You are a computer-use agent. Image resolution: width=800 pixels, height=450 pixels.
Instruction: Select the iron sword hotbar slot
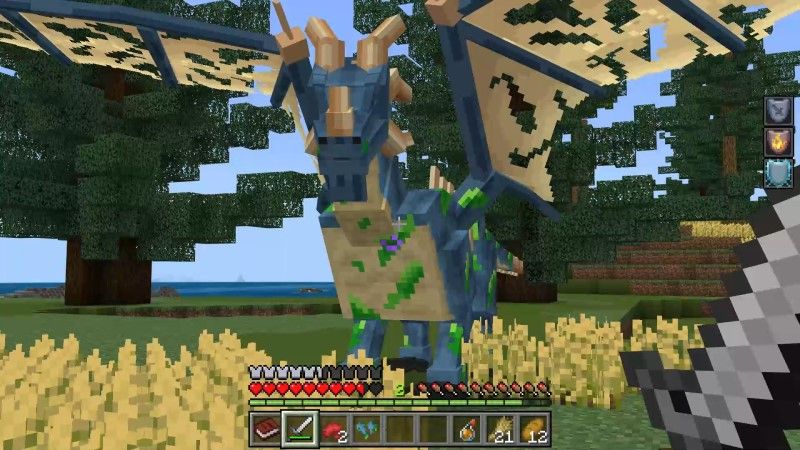click(299, 429)
